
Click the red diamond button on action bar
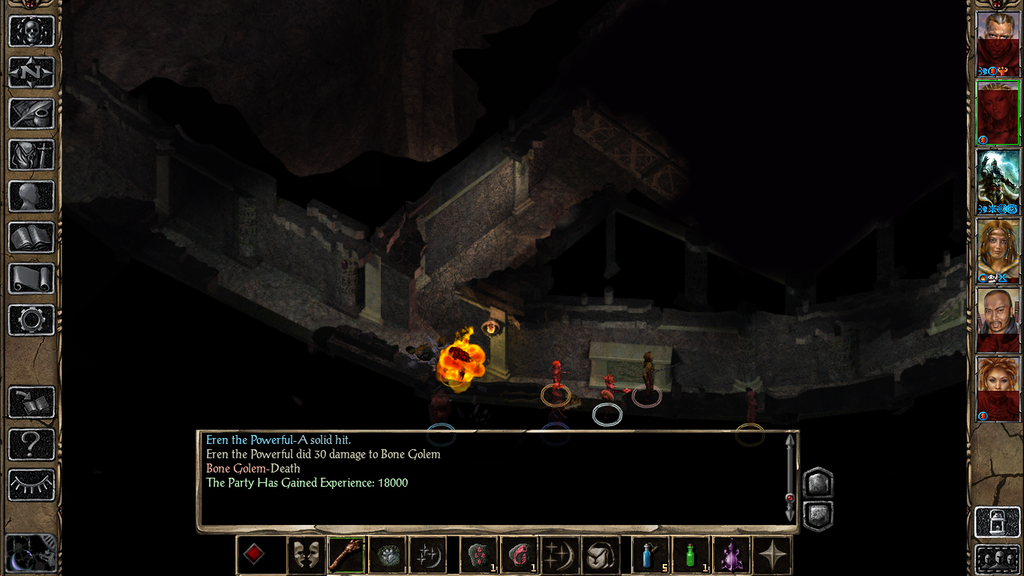255,555
